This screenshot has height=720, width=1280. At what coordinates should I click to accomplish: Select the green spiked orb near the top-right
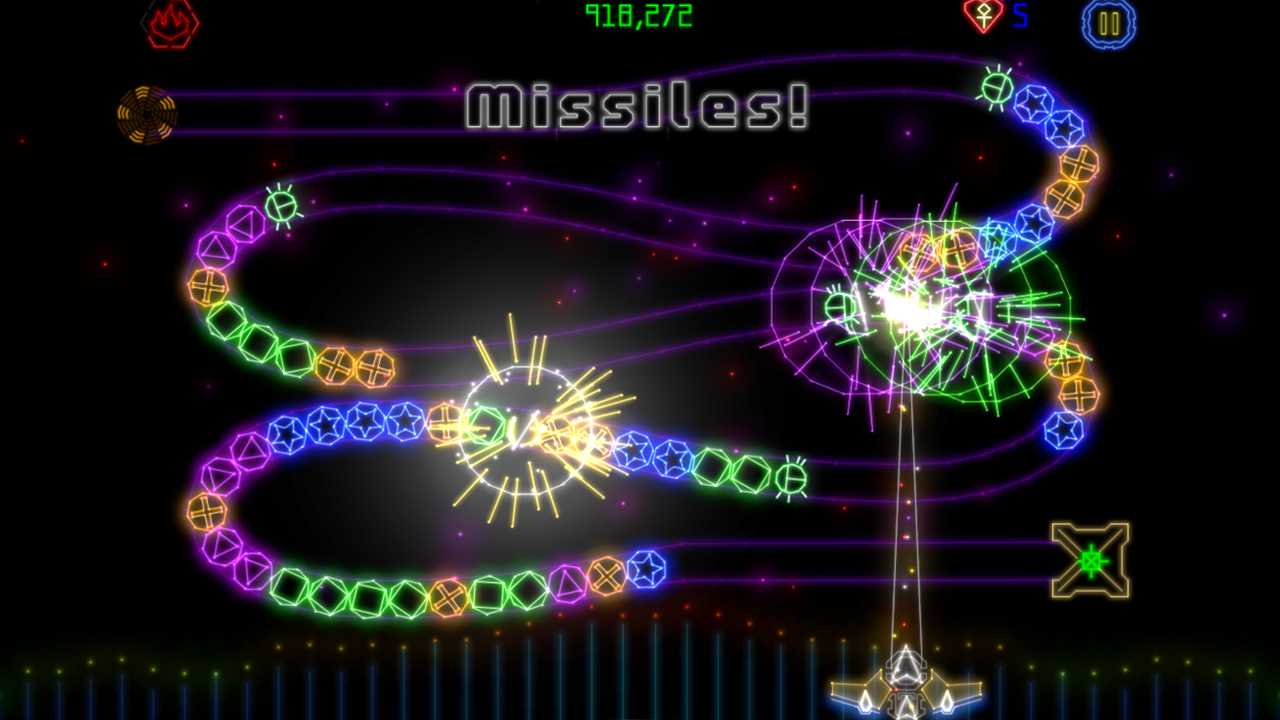(995, 90)
